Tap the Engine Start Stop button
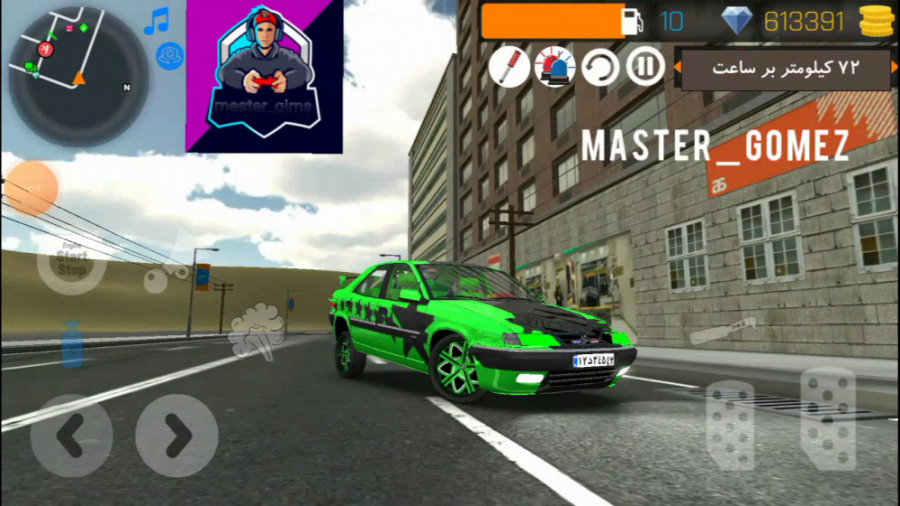900x506 pixels. click(x=71, y=262)
